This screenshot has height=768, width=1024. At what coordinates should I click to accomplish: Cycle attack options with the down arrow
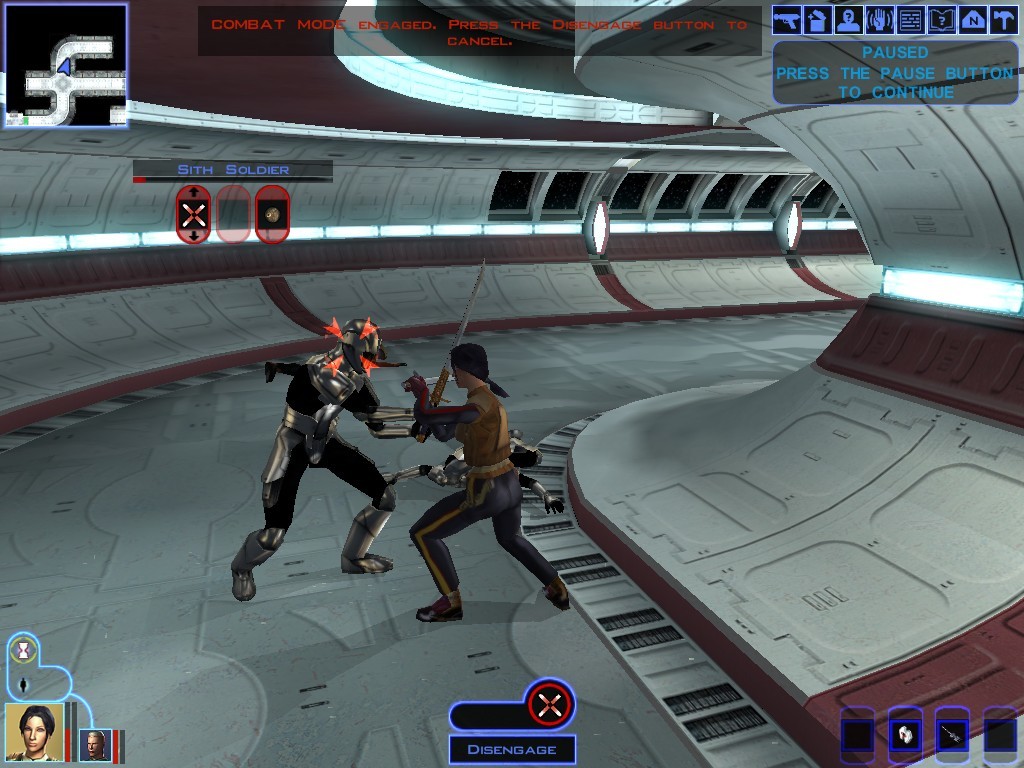(x=193, y=235)
